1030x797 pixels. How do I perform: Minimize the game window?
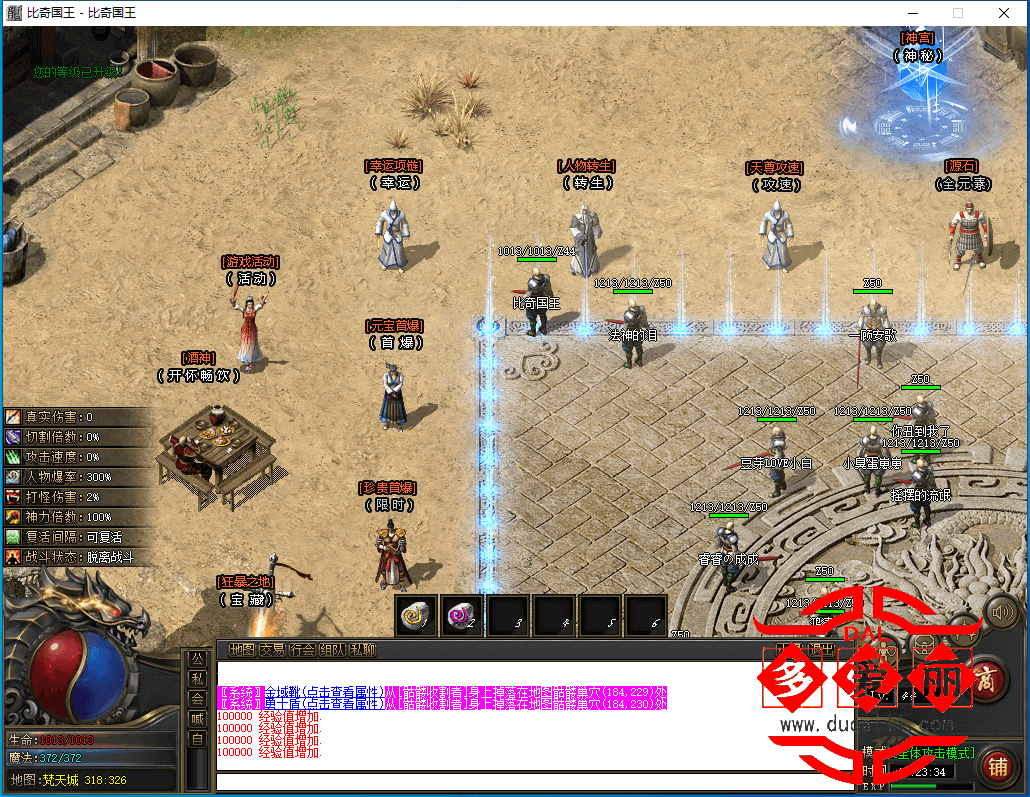[911, 13]
